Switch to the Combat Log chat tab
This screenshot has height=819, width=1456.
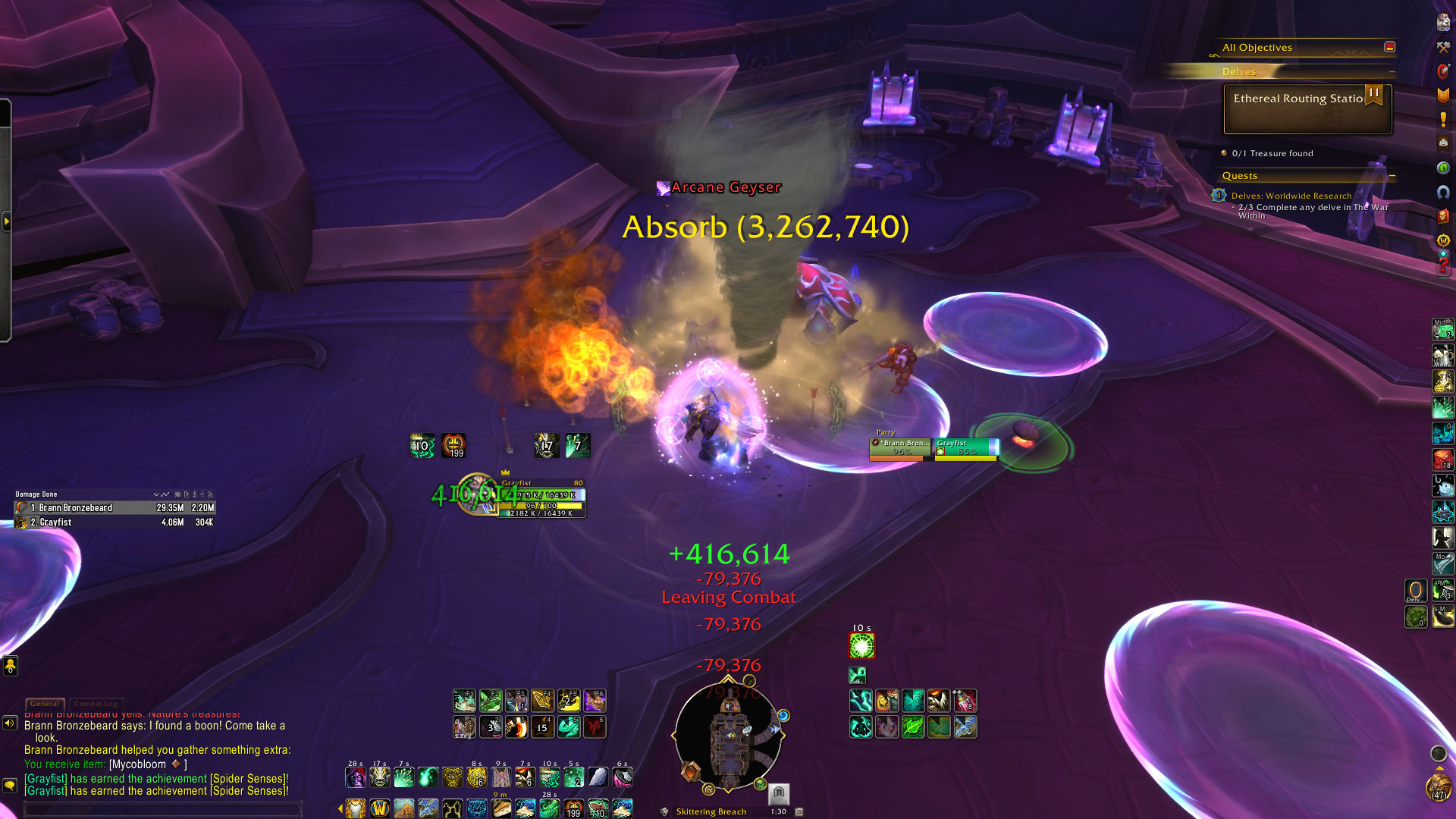tap(96, 704)
